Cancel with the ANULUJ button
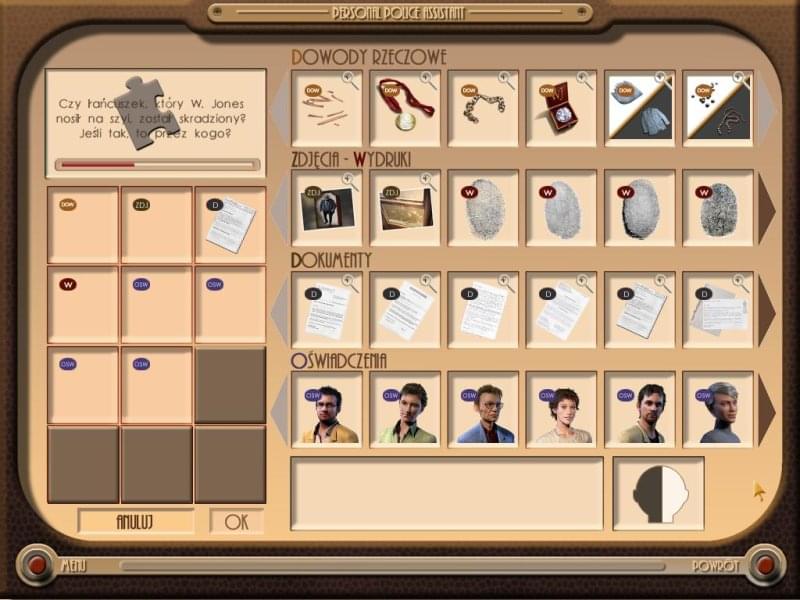This screenshot has width=800, height=600. tap(136, 521)
